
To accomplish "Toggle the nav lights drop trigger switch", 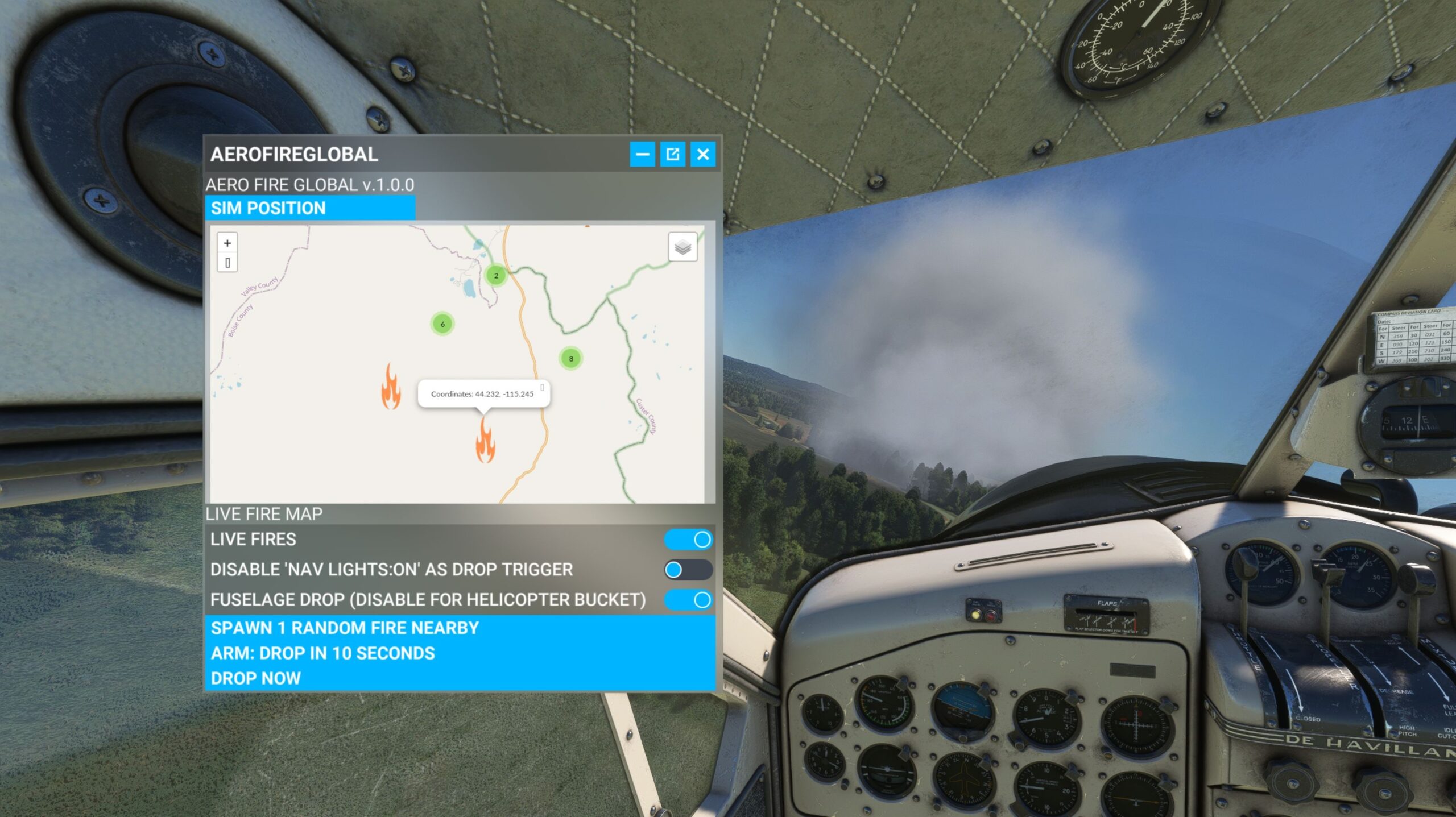I will [688, 569].
